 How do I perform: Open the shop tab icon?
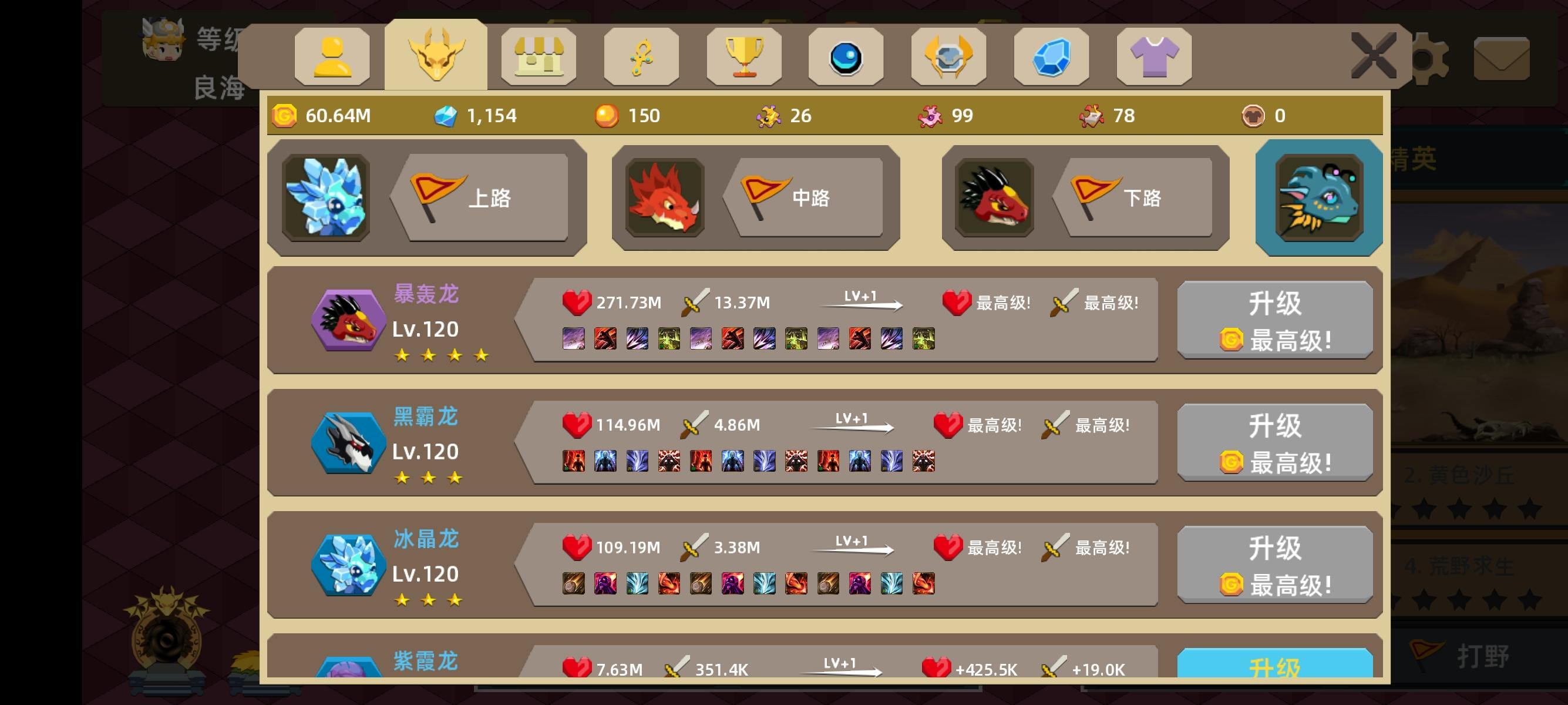[x=539, y=56]
